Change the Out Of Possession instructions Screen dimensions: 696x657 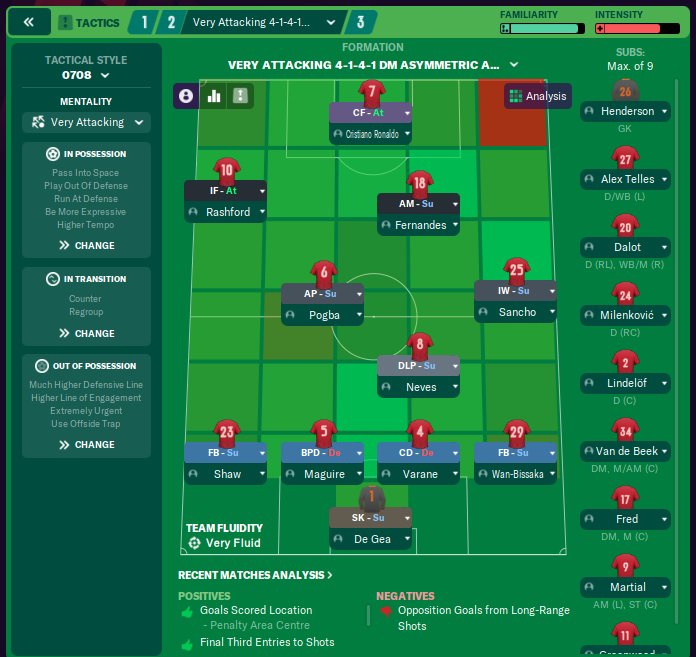[87, 444]
